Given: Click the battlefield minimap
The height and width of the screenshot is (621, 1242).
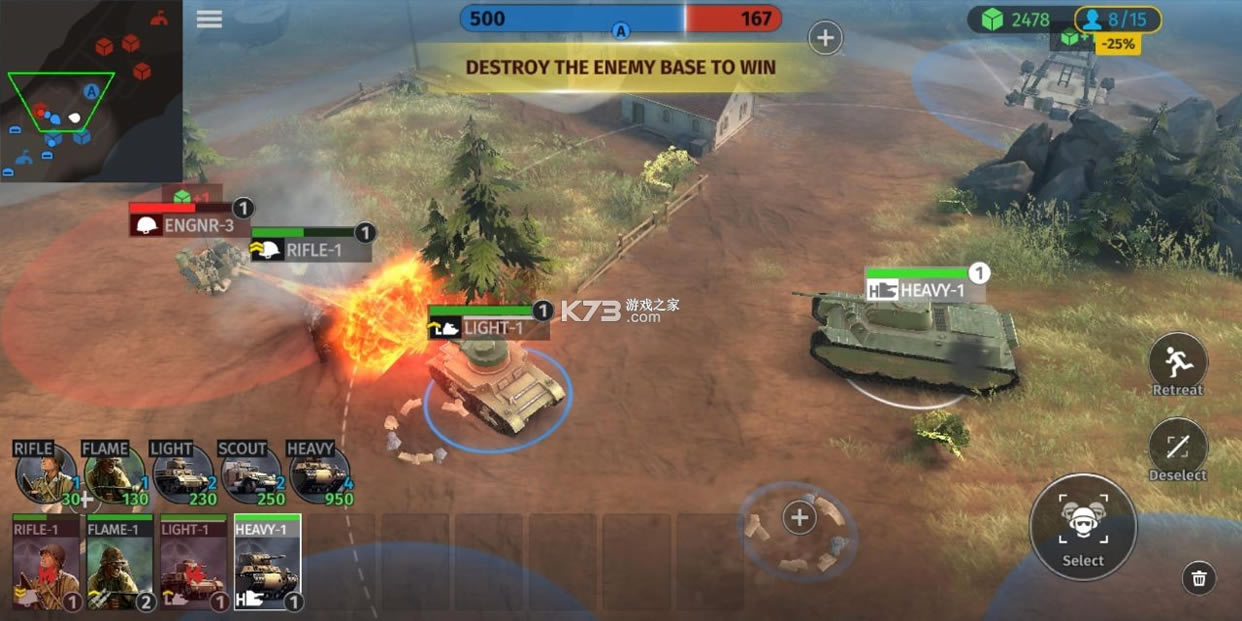Looking at the screenshot, I should point(91,91).
